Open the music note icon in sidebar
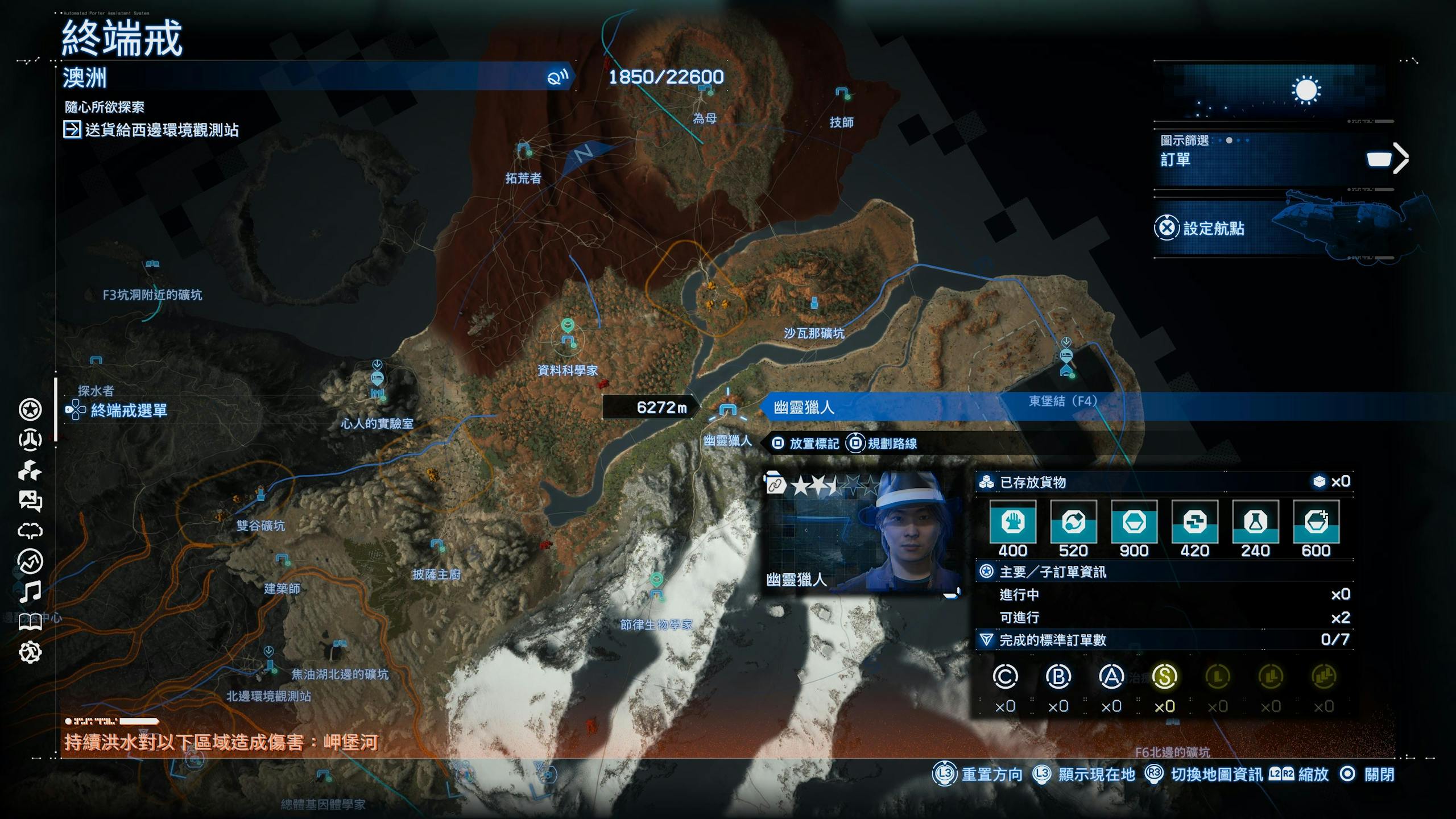 point(30,592)
